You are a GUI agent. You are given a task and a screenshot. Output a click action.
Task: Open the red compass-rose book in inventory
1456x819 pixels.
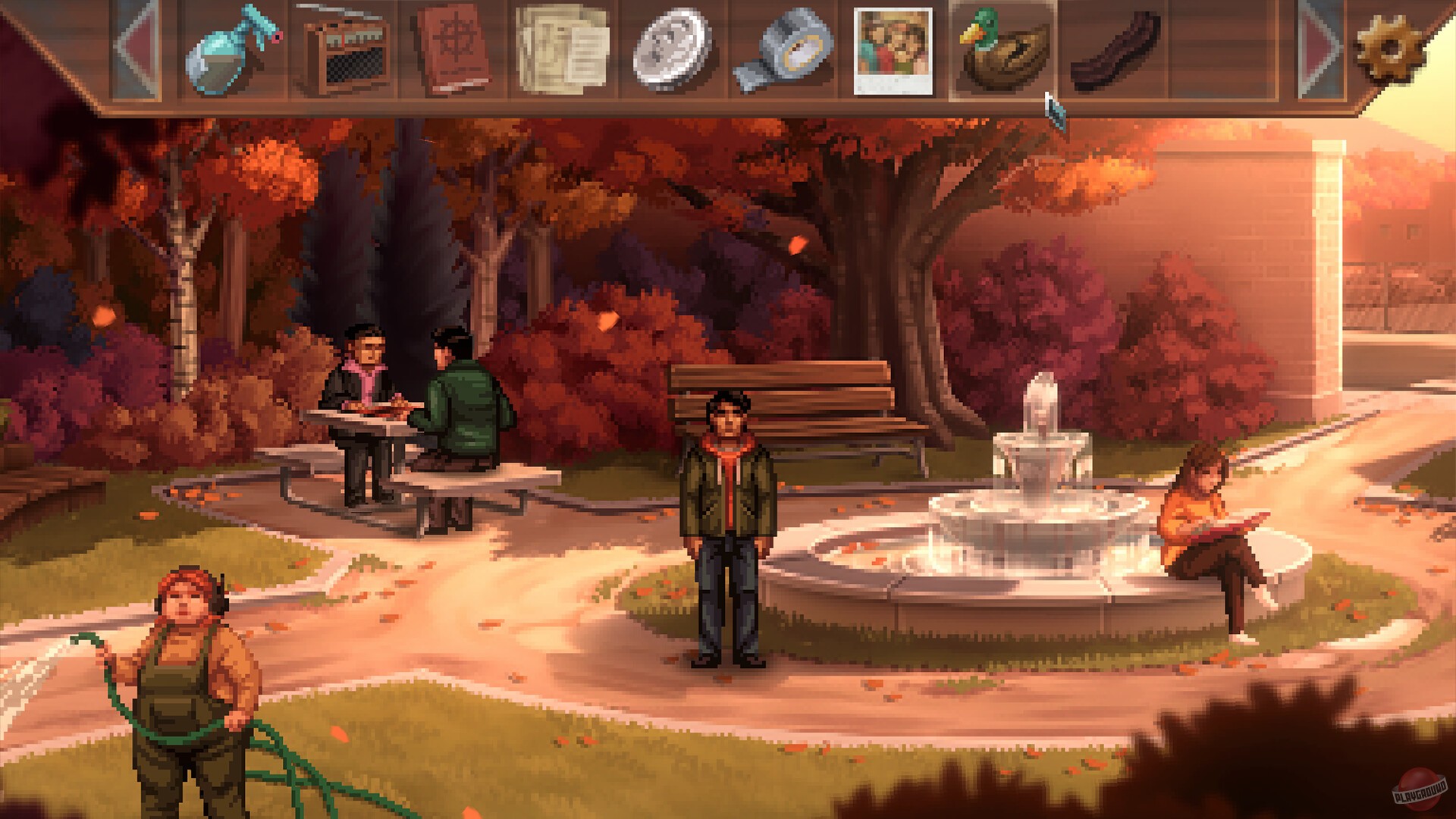pyautogui.click(x=453, y=49)
